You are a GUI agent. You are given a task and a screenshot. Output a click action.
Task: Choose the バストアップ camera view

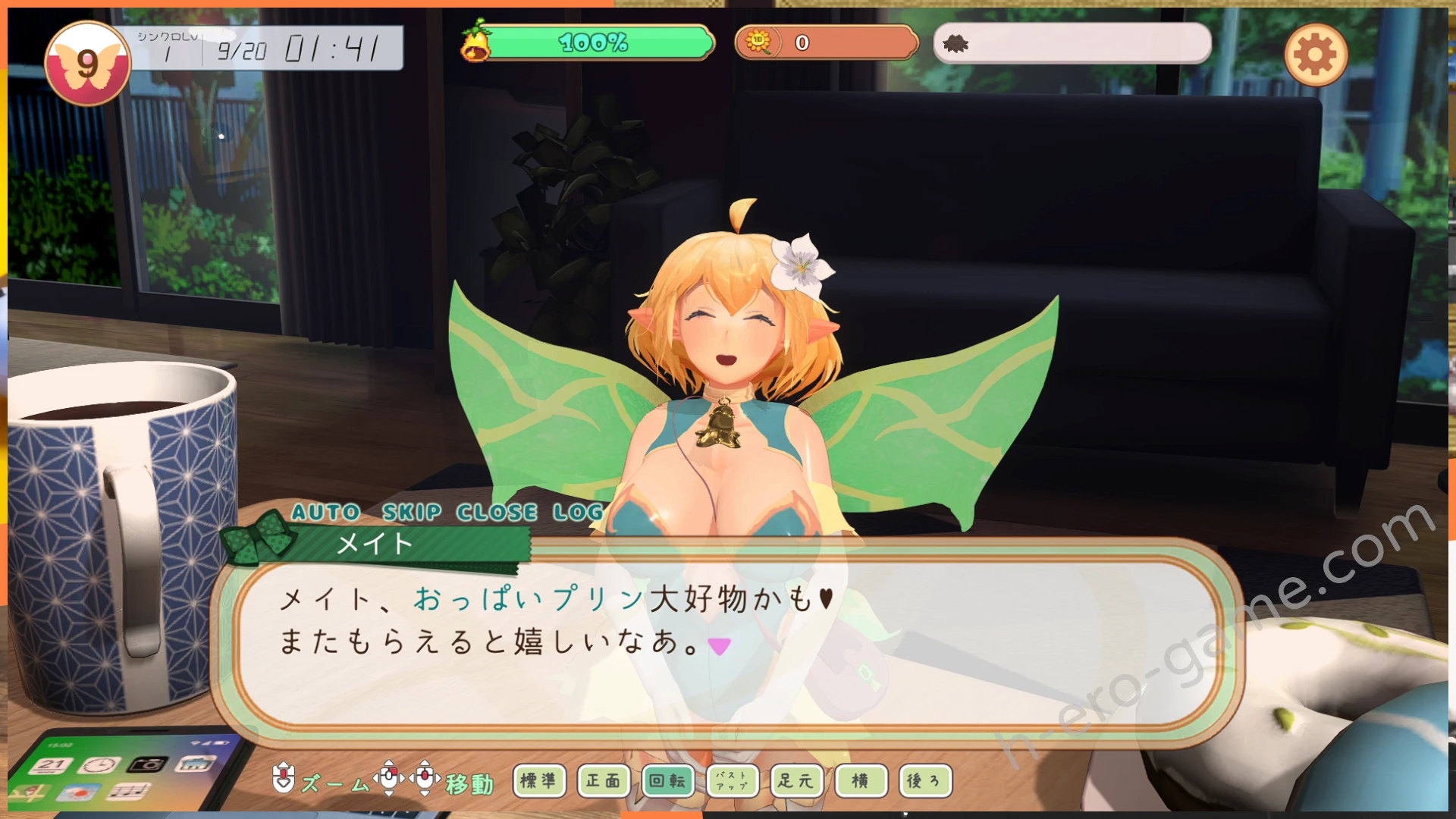click(x=732, y=780)
